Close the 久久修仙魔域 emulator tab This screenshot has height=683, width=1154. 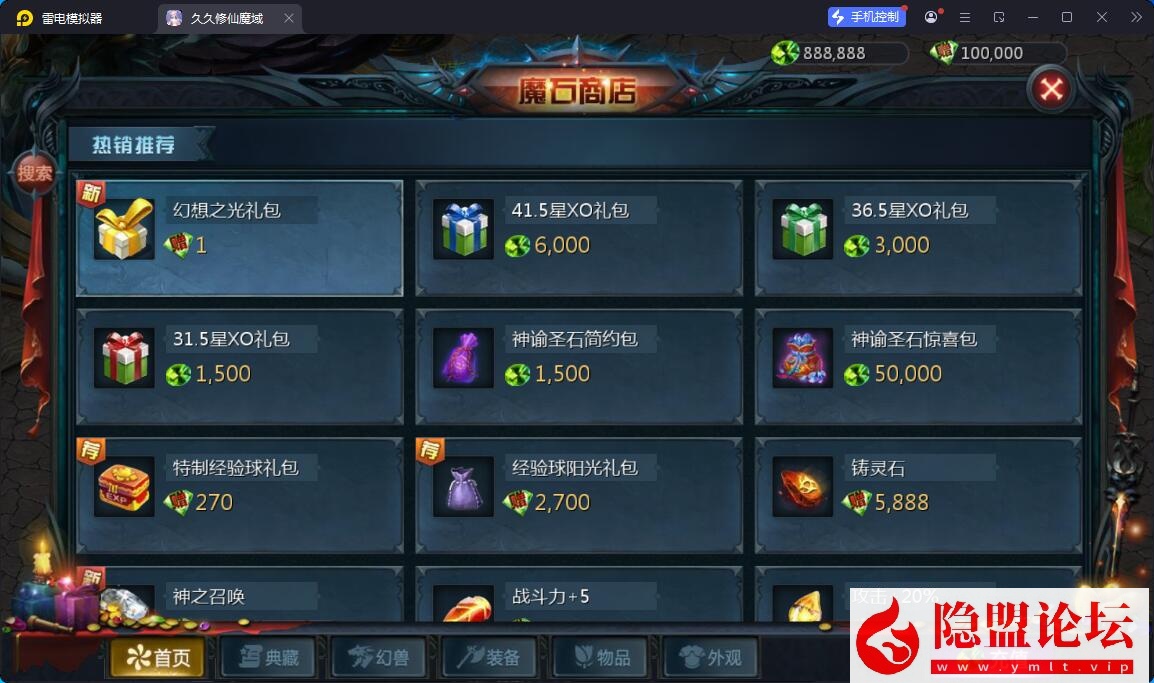click(289, 18)
